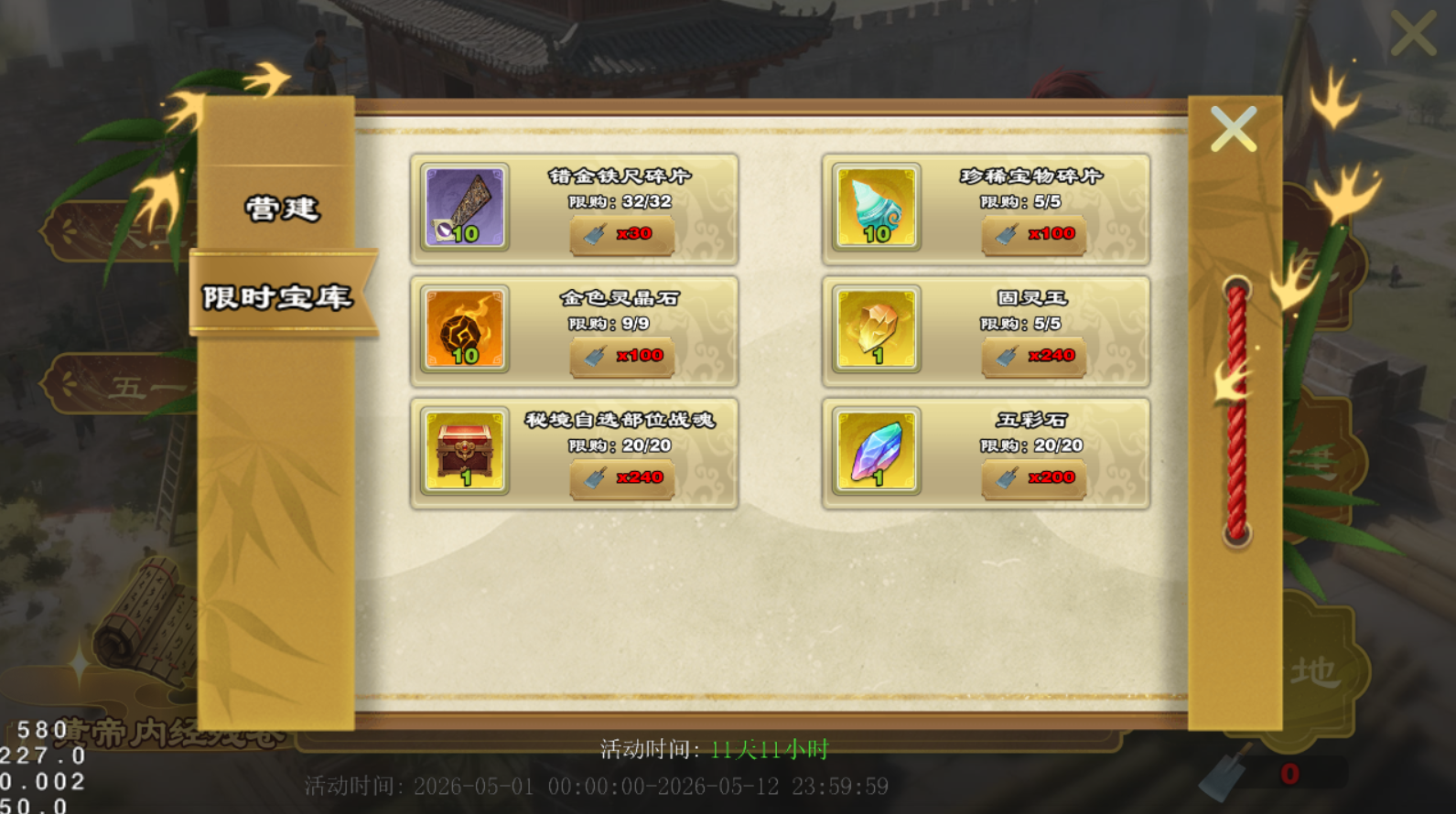Buy 五彩石 for x200
1456x814 pixels.
[x=1034, y=477]
